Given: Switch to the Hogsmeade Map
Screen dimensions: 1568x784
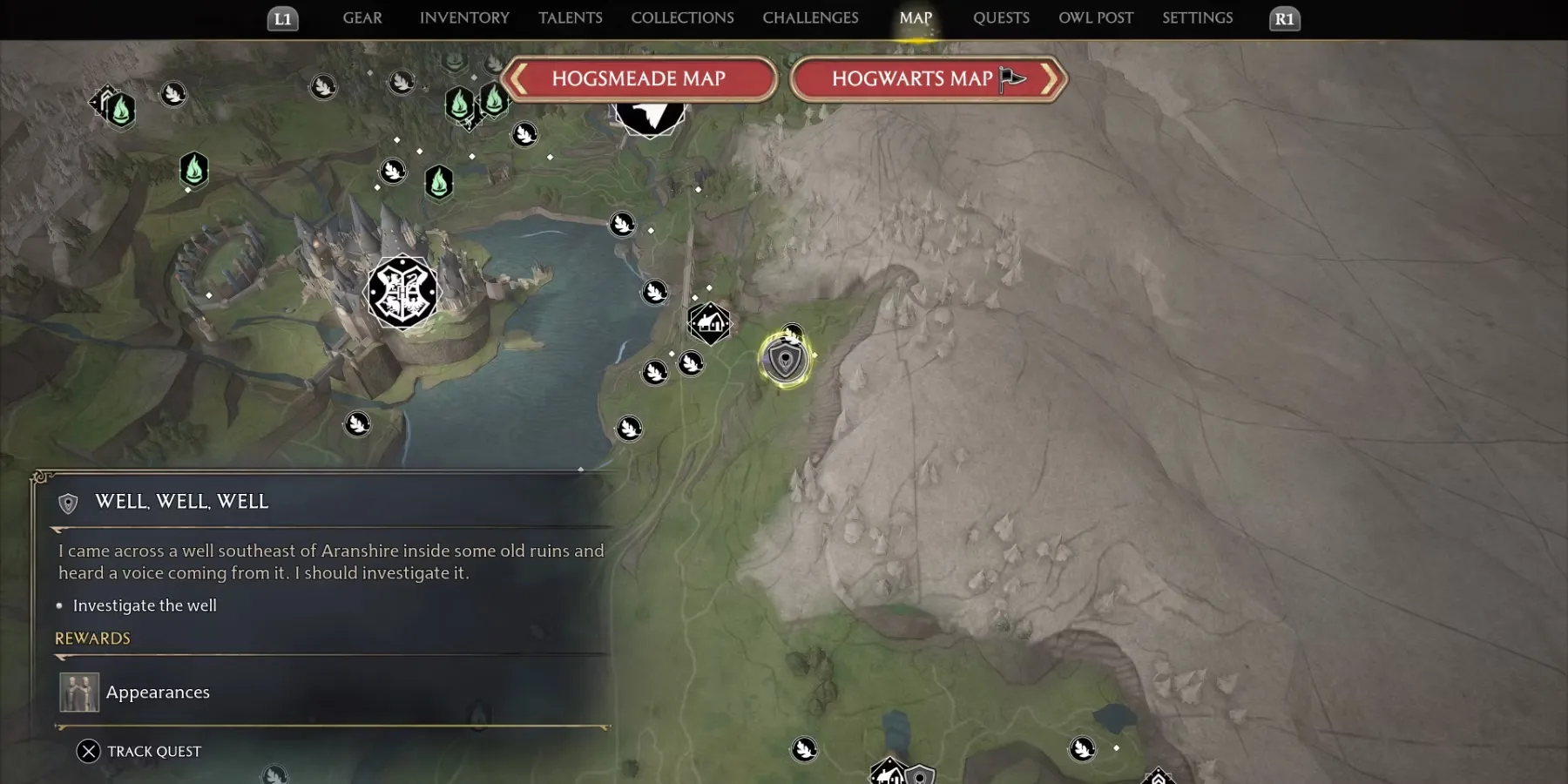Looking at the screenshot, I should (x=639, y=79).
